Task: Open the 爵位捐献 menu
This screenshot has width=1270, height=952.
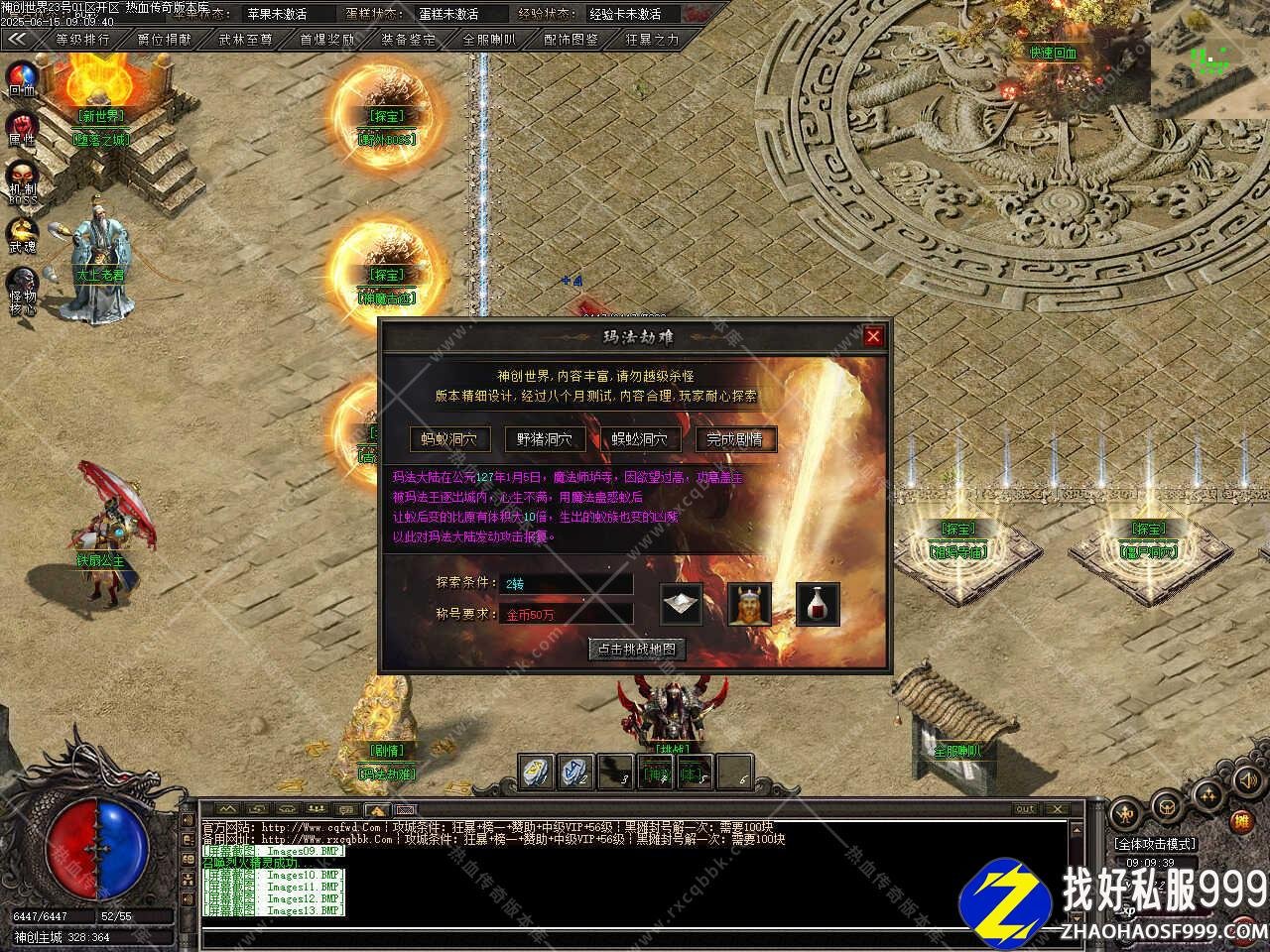Action: (x=165, y=40)
